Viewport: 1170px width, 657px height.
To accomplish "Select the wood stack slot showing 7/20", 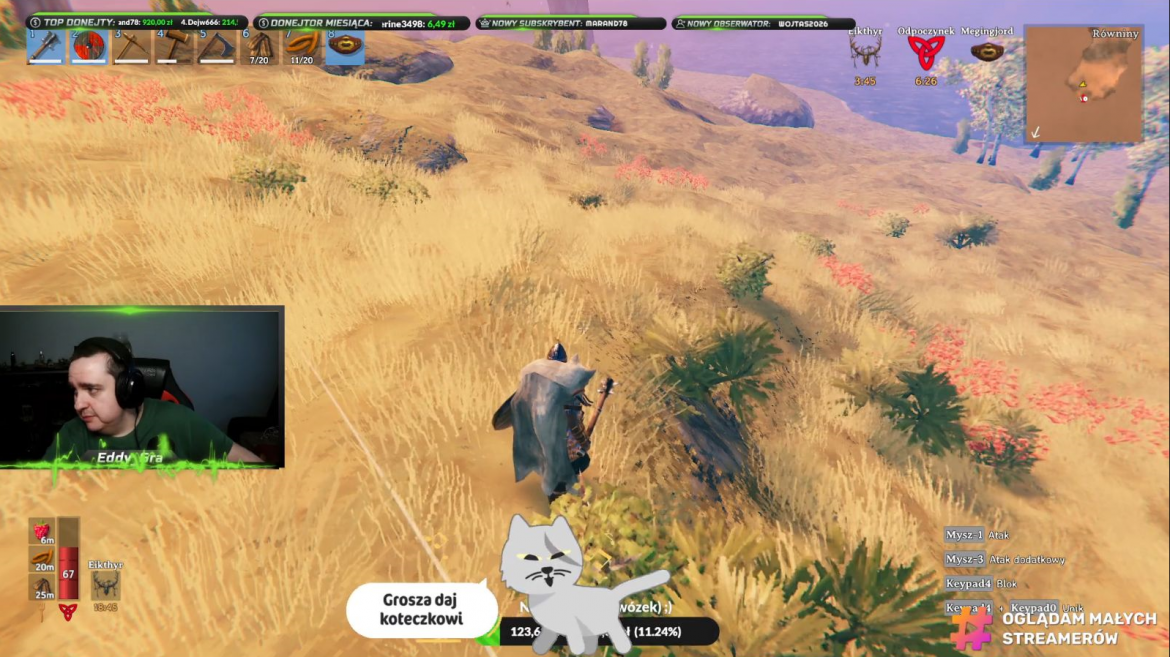I will click(x=259, y=47).
